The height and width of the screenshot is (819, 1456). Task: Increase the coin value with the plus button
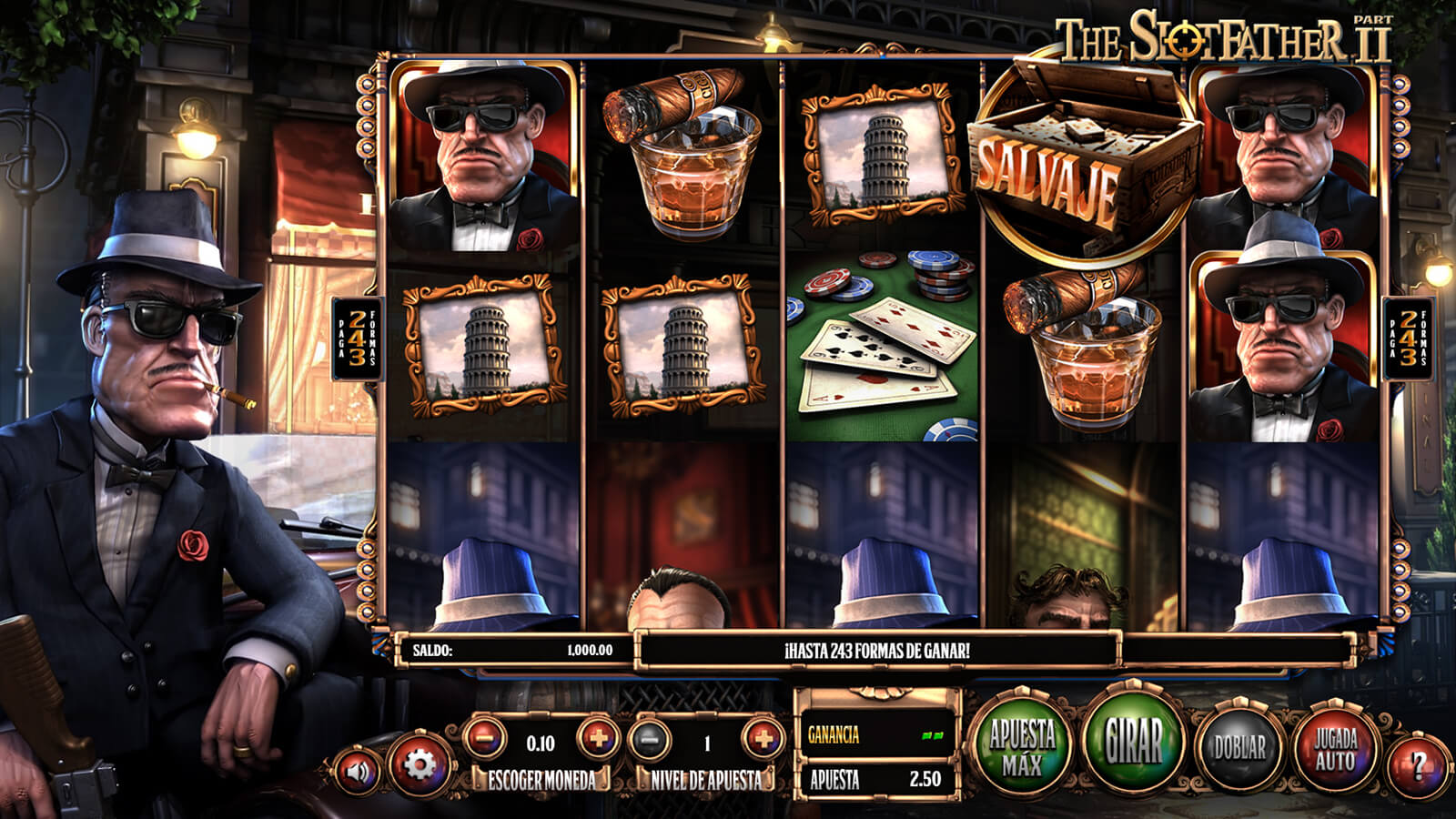point(597,738)
